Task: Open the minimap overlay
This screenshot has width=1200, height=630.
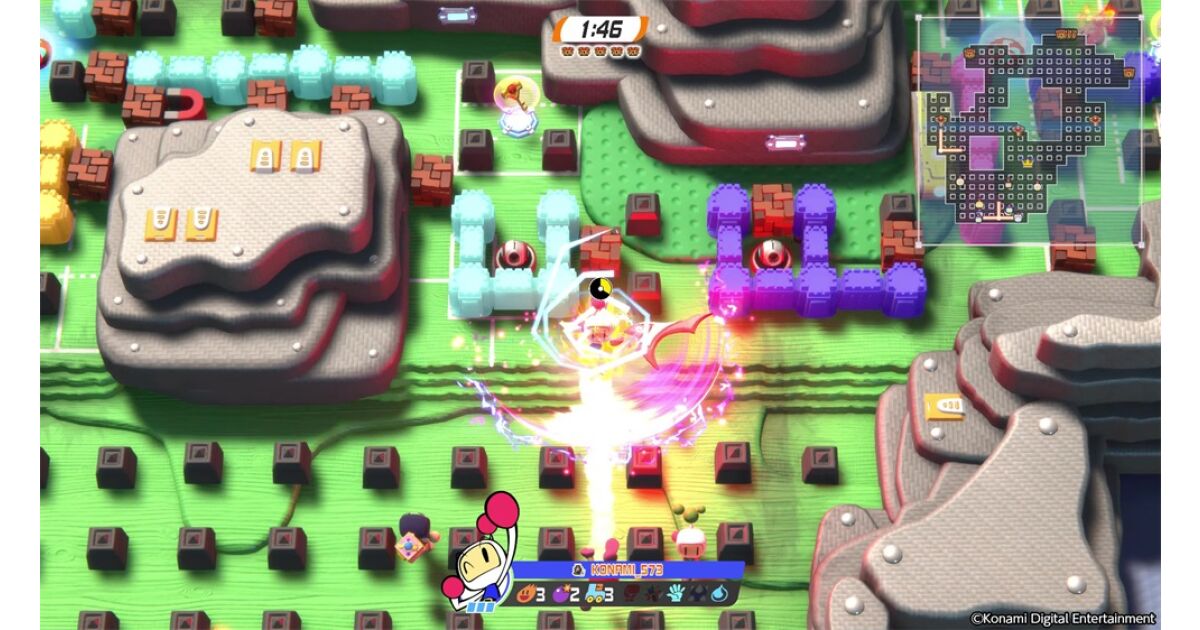Action: 1030,130
